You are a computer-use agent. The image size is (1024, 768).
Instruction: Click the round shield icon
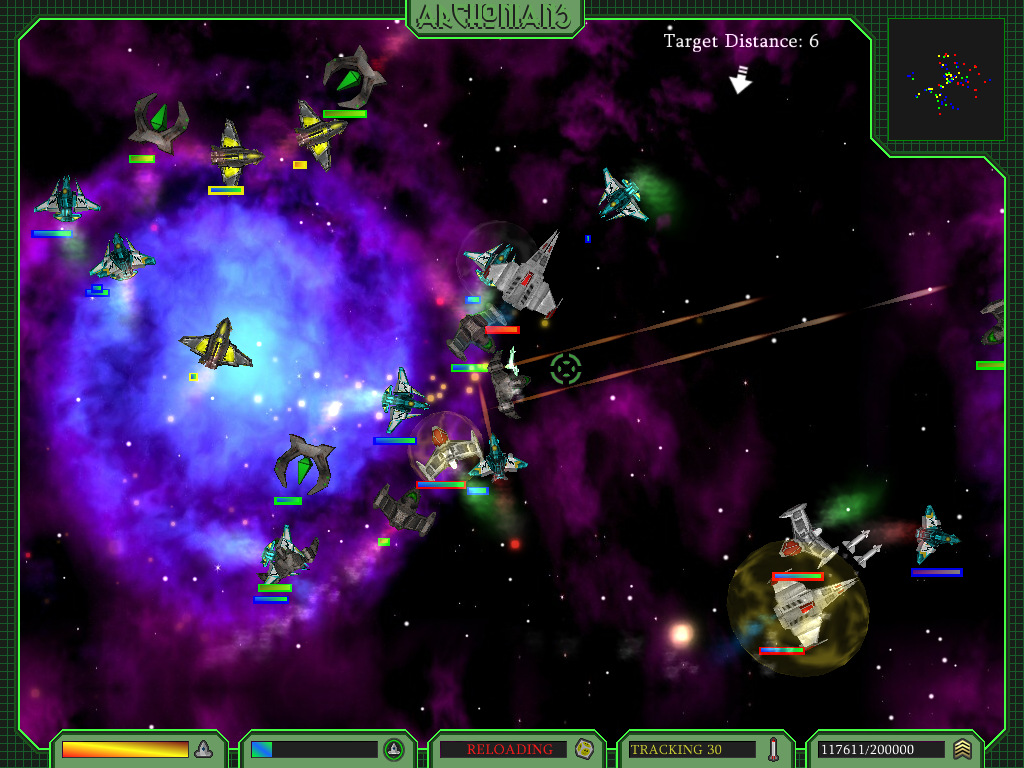393,749
